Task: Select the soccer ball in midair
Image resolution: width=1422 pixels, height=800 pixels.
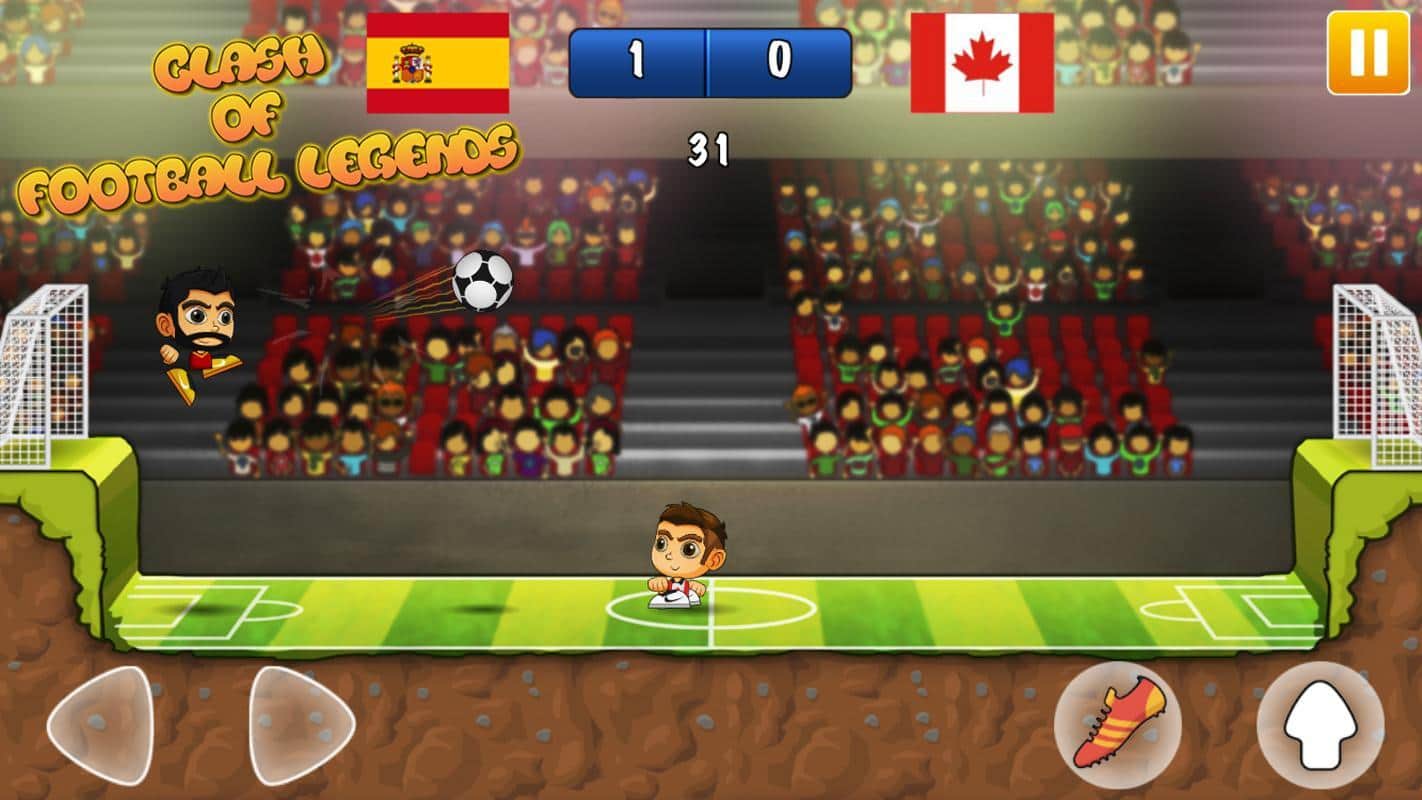Action: click(484, 283)
